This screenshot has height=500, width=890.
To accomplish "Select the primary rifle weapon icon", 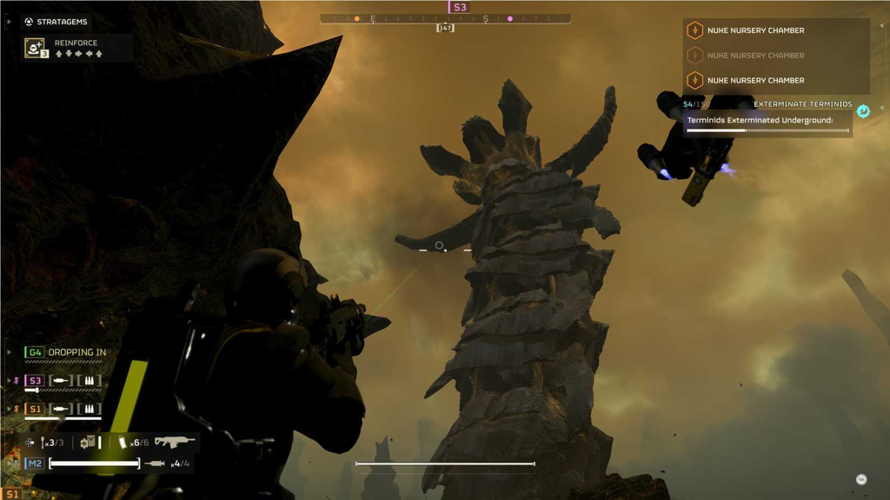I will tap(173, 441).
